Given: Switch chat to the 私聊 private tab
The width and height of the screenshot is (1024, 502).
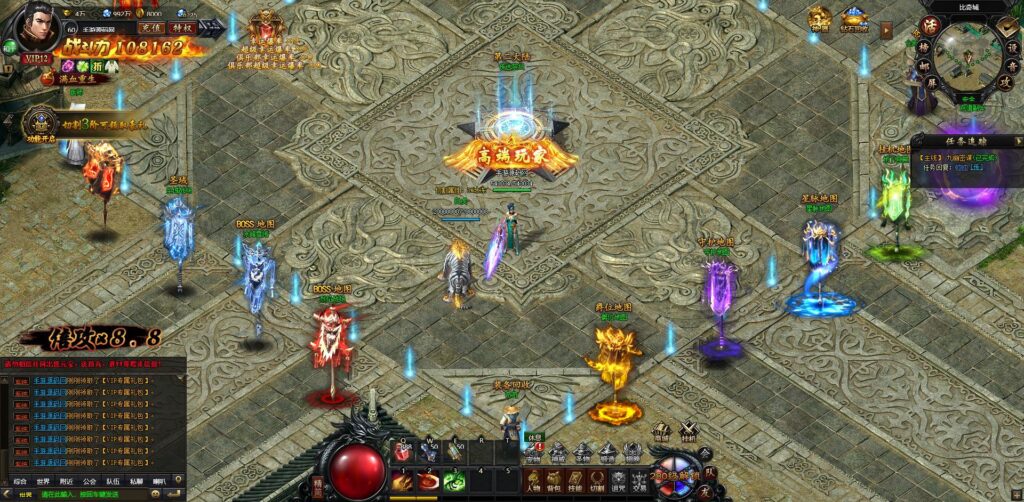Looking at the screenshot, I should tap(136, 481).
